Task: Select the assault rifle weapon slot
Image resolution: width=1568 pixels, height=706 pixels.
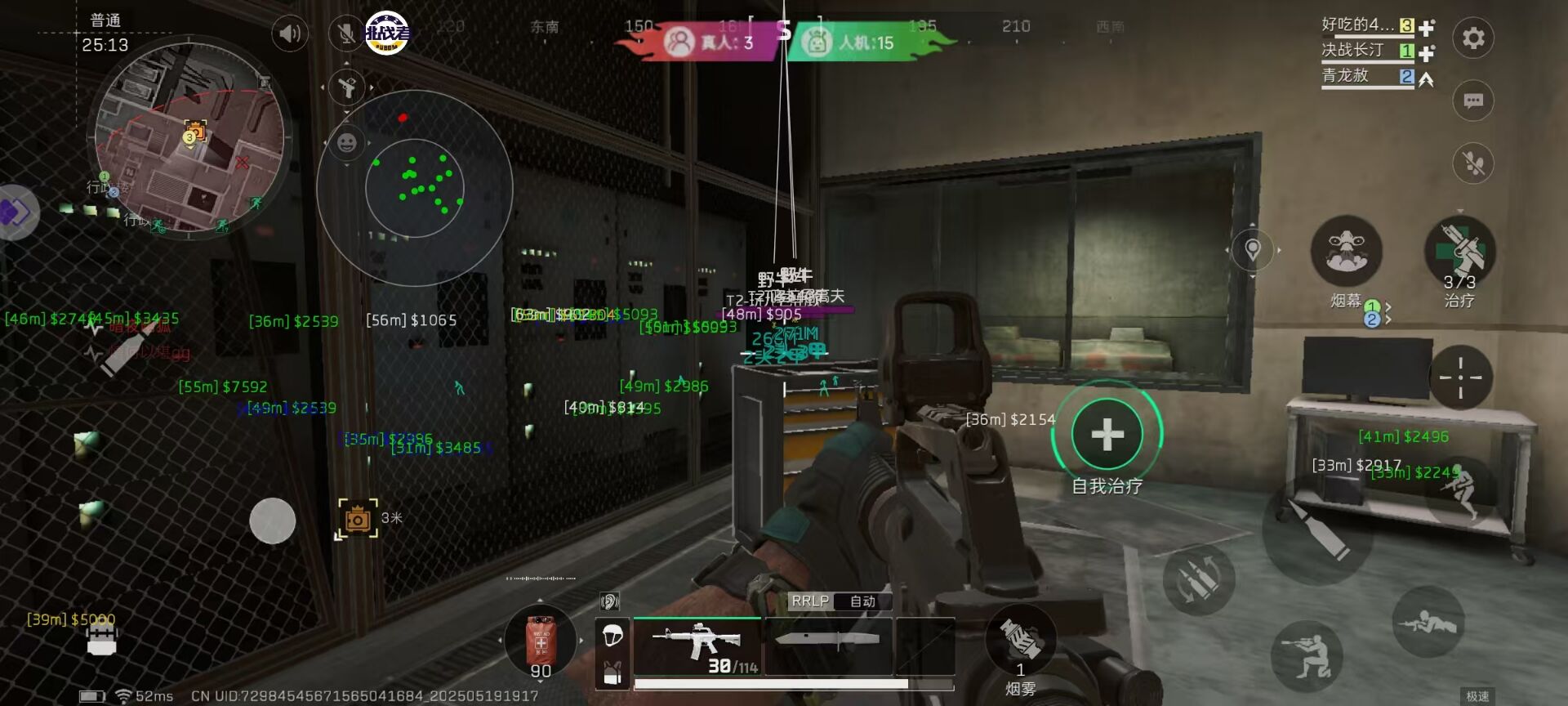Action: [697, 646]
